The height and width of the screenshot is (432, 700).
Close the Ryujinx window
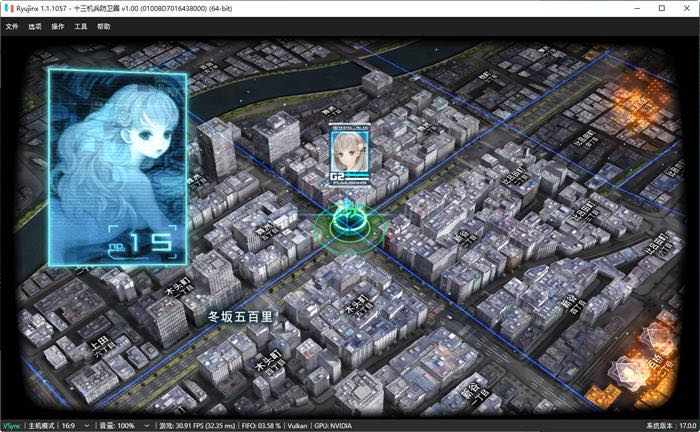pyautogui.click(x=687, y=8)
